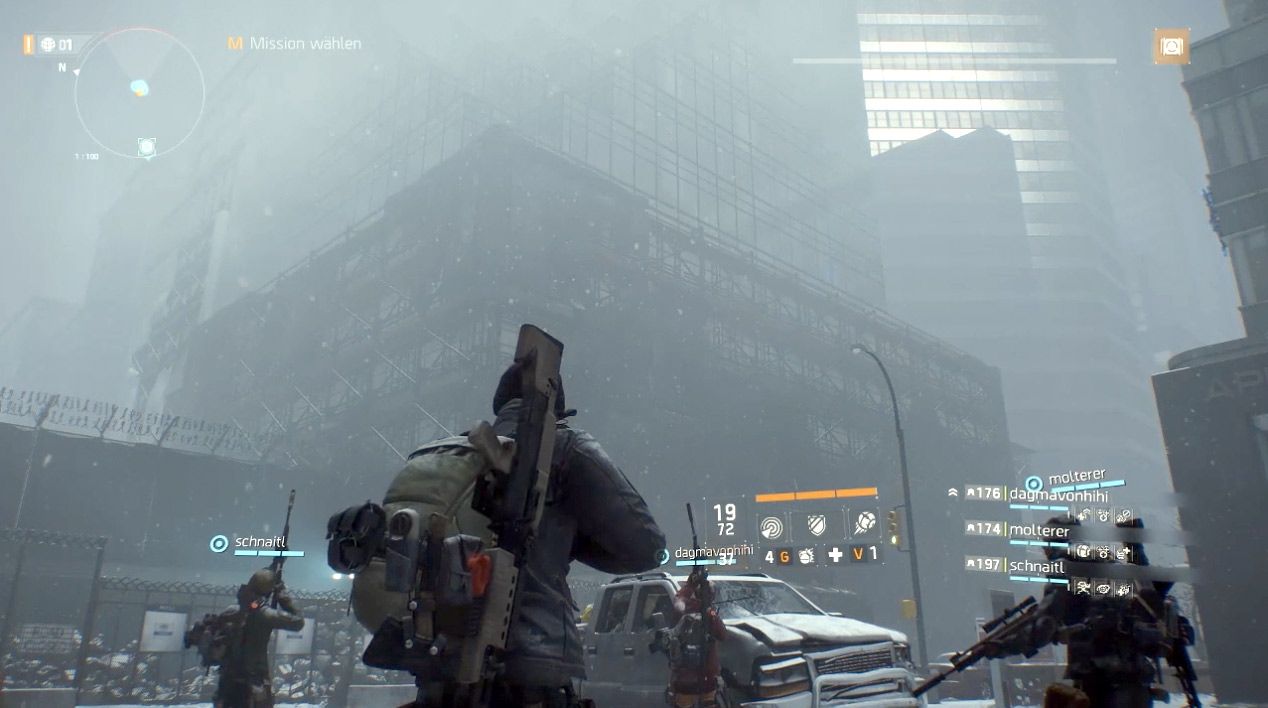This screenshot has width=1268, height=708.
Task: Activate the shield skill icon
Action: (x=818, y=525)
